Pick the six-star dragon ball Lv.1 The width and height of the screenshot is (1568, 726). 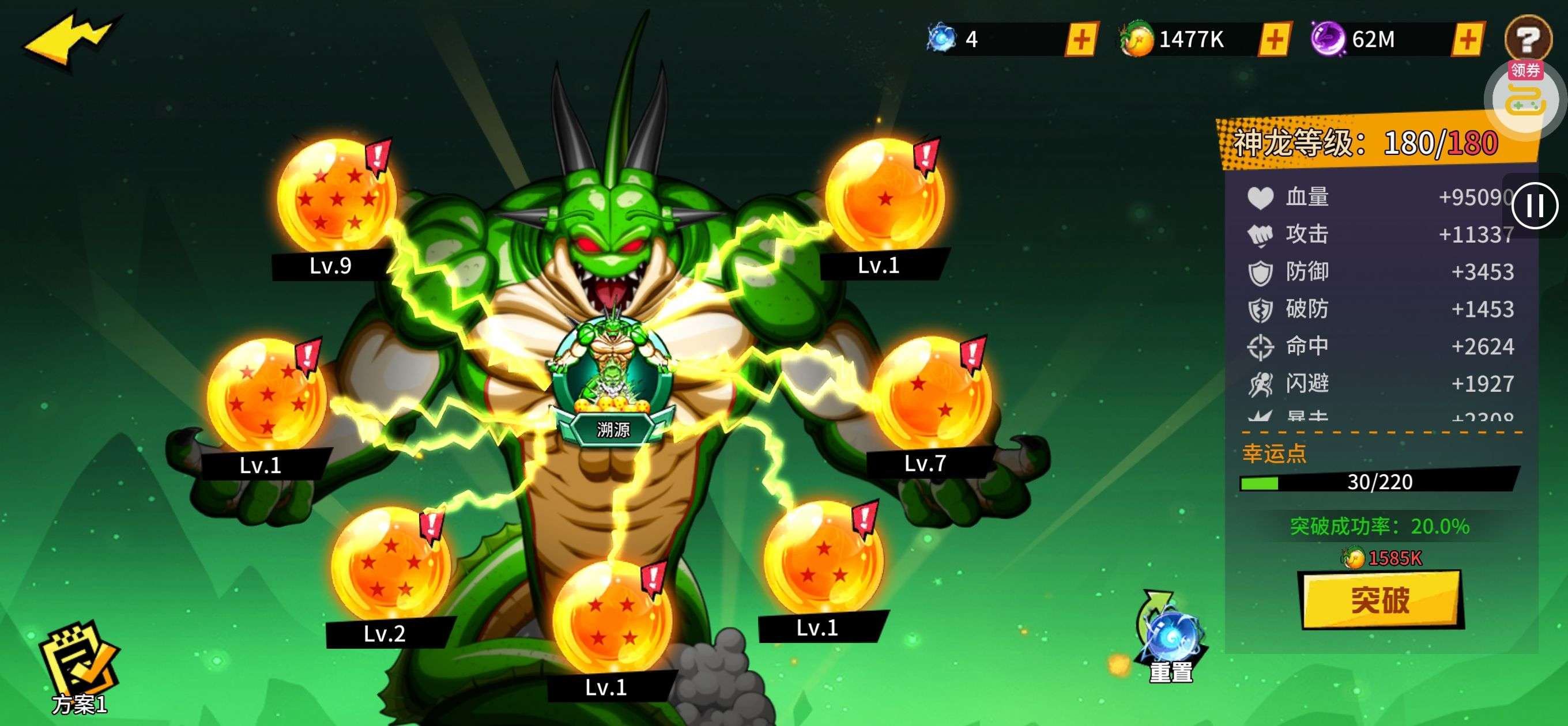coord(265,396)
